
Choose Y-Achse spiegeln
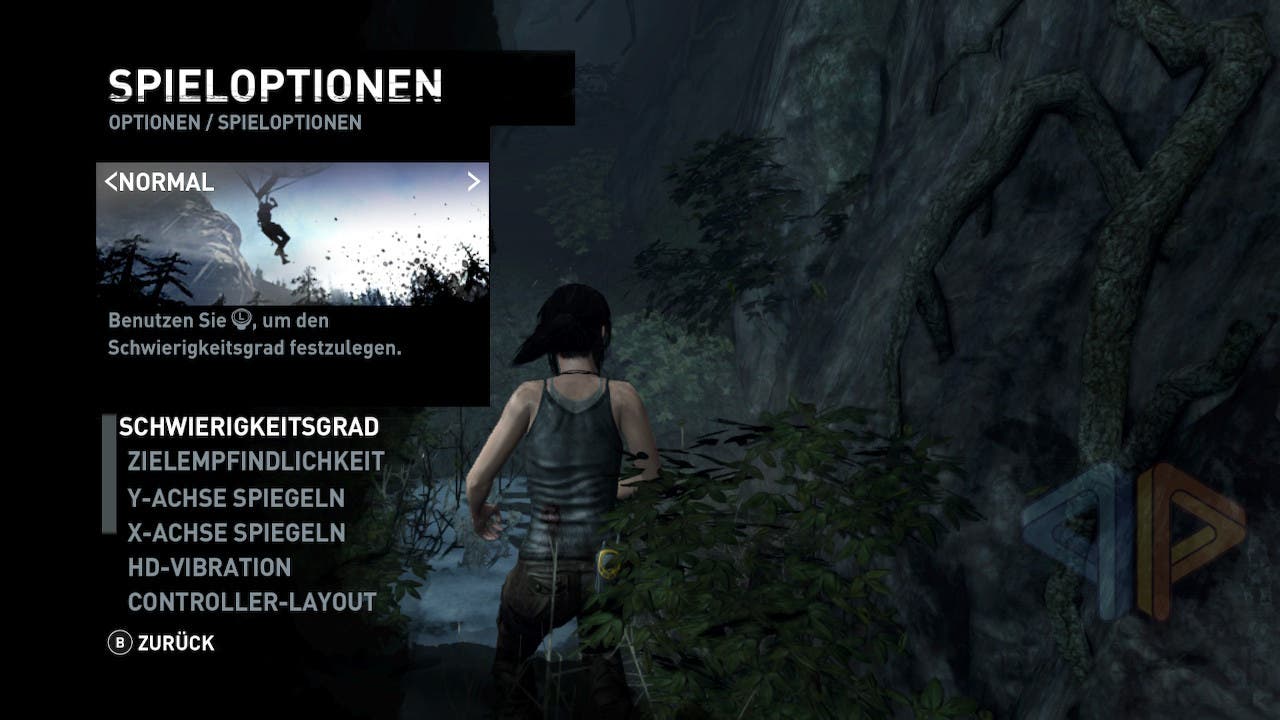tap(236, 497)
